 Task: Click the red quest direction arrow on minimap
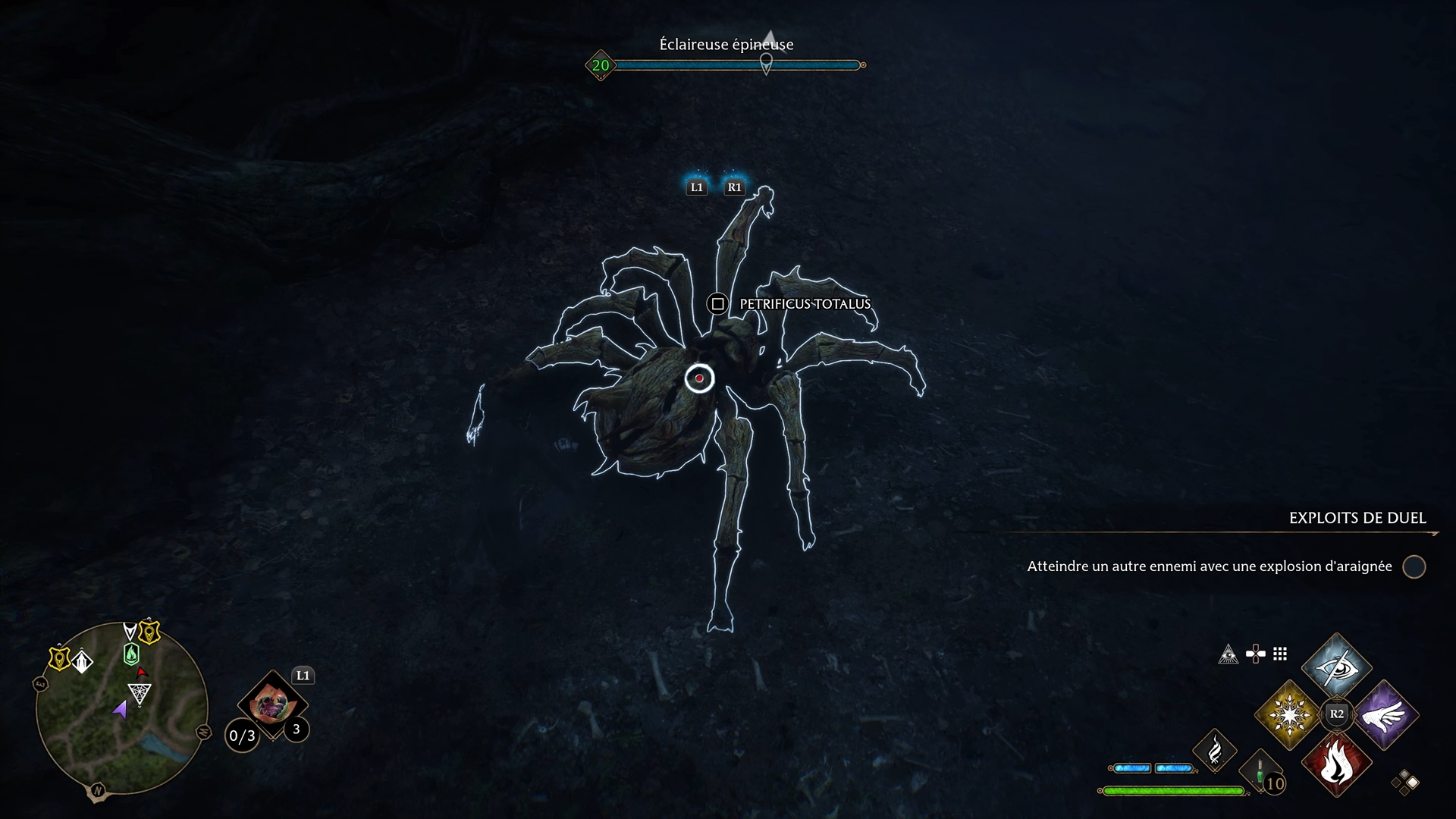click(140, 673)
